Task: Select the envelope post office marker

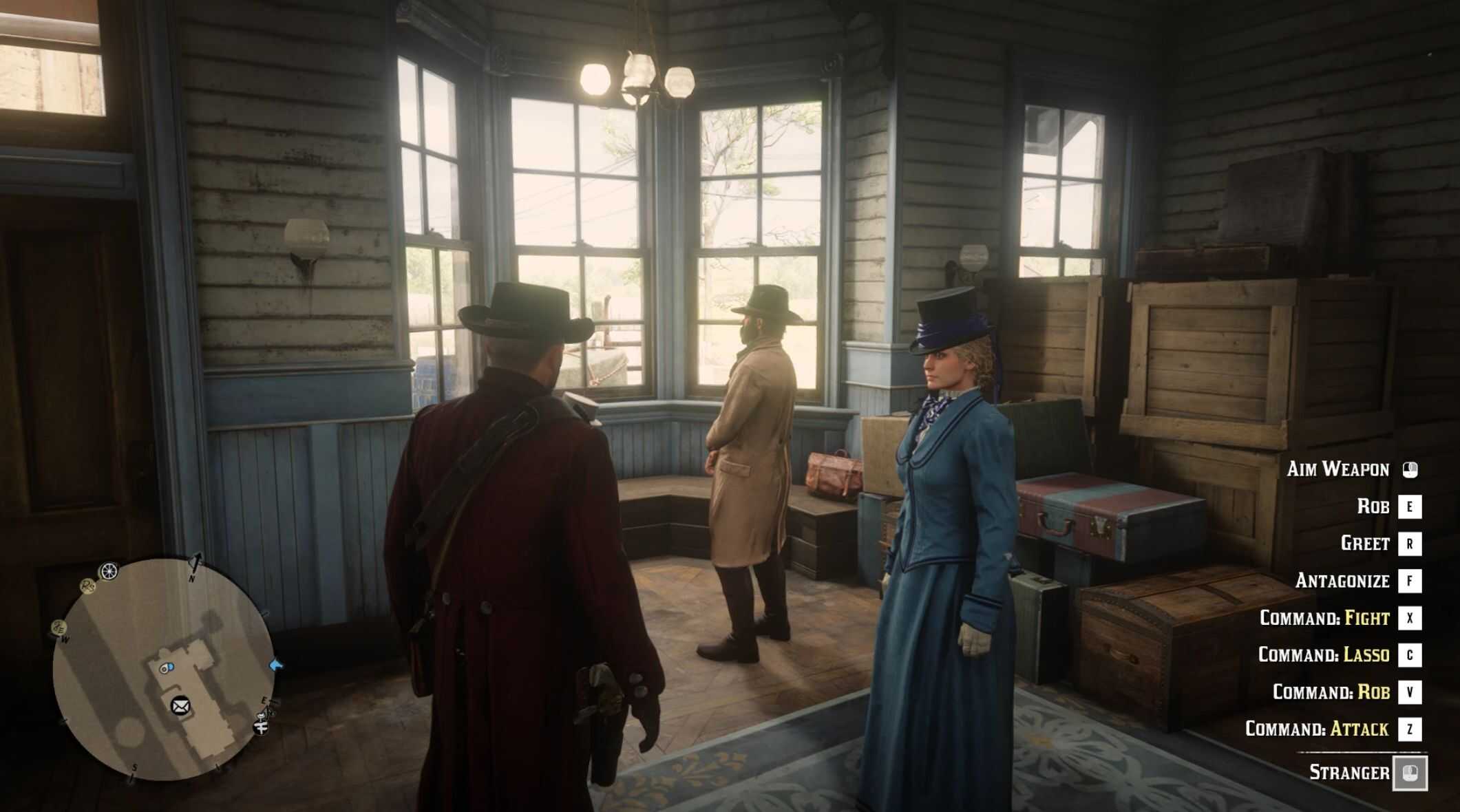Action: coord(180,705)
